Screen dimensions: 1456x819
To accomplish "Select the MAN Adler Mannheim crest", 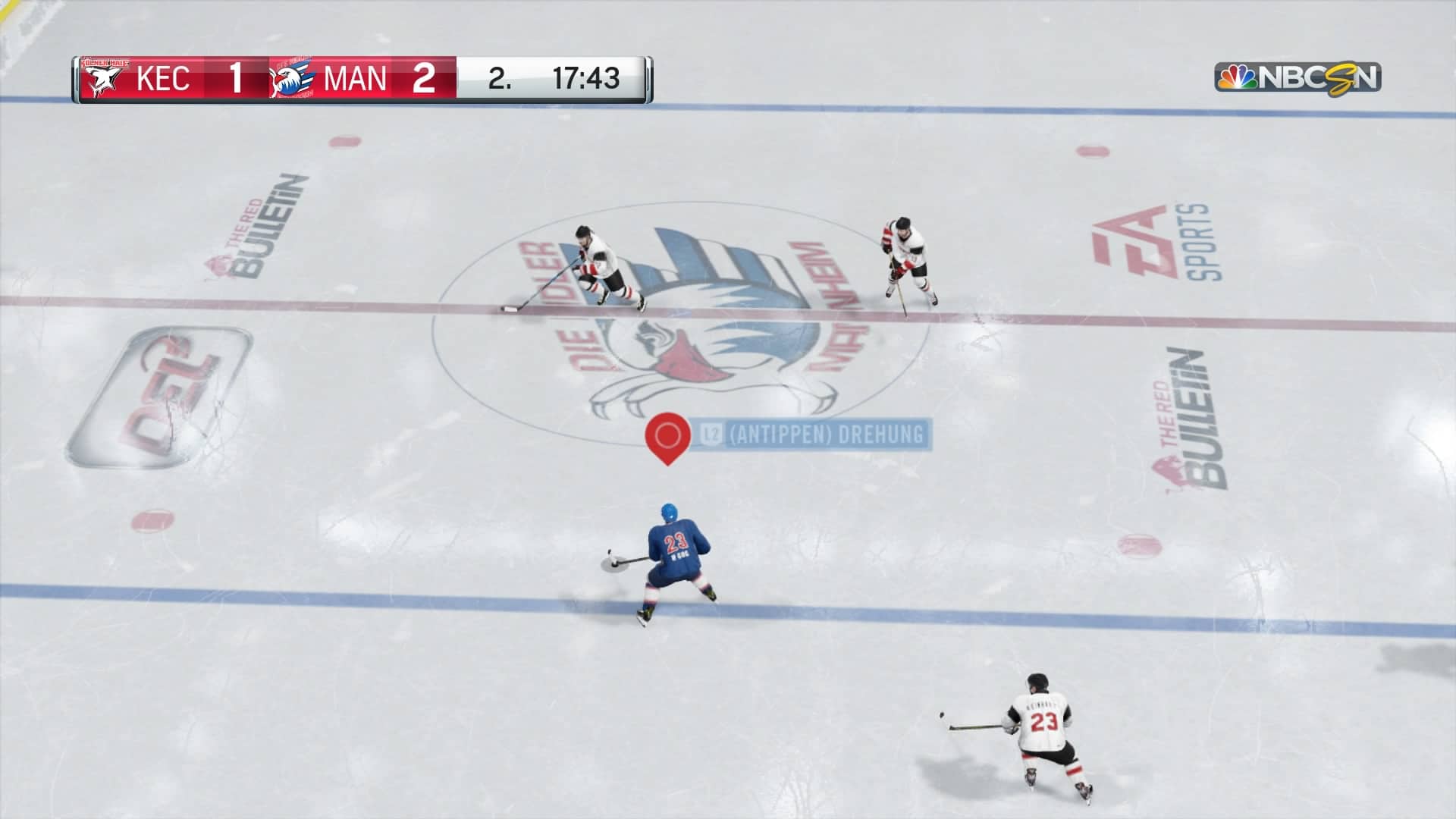I will pyautogui.click(x=292, y=78).
